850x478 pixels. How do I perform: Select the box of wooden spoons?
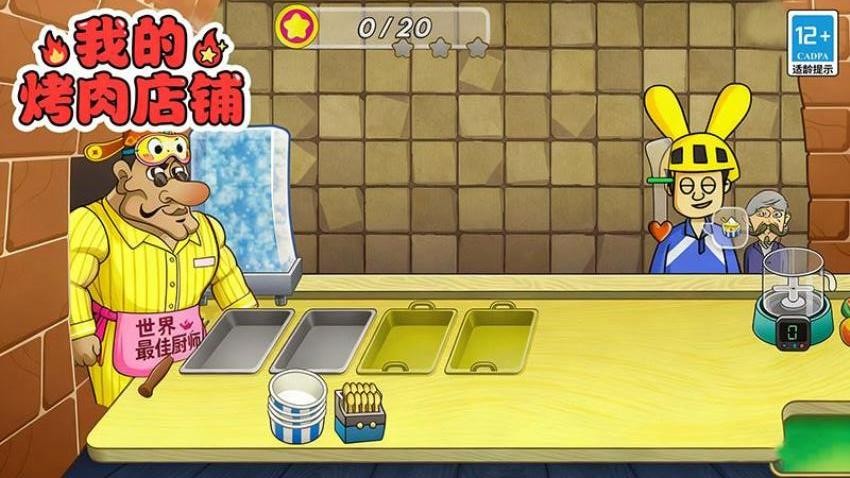[x=359, y=411]
